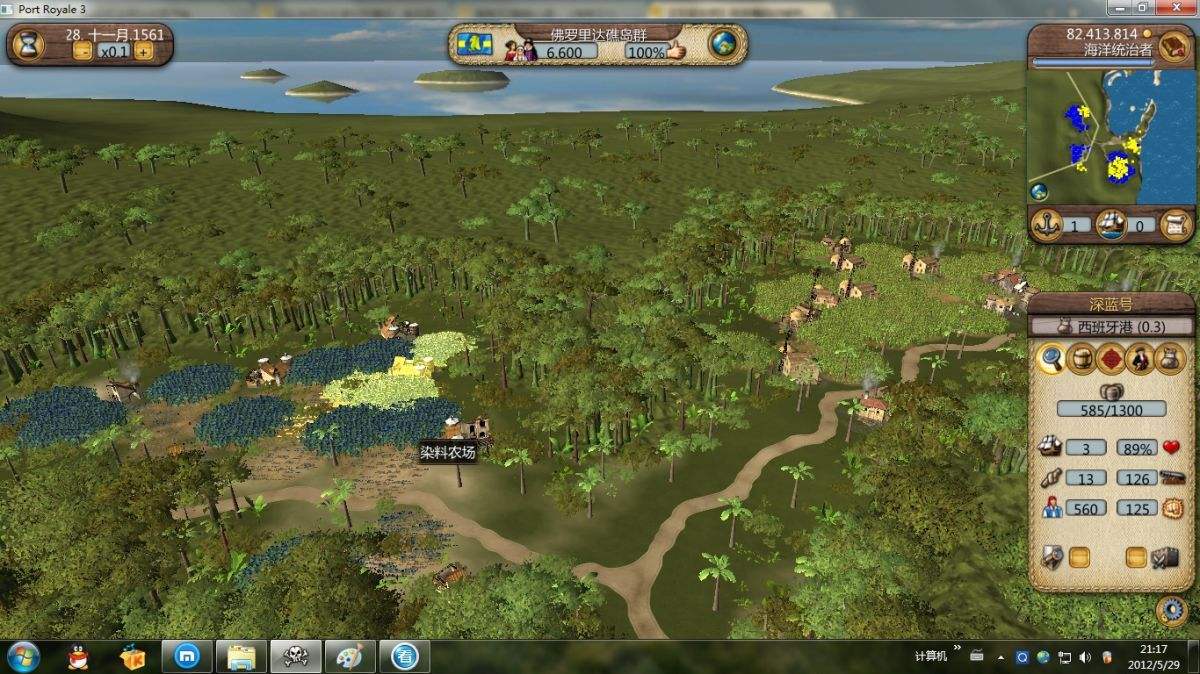Switch to the barrel cargo tab
Viewport: 1200px width, 674px height.
[x=1081, y=358]
